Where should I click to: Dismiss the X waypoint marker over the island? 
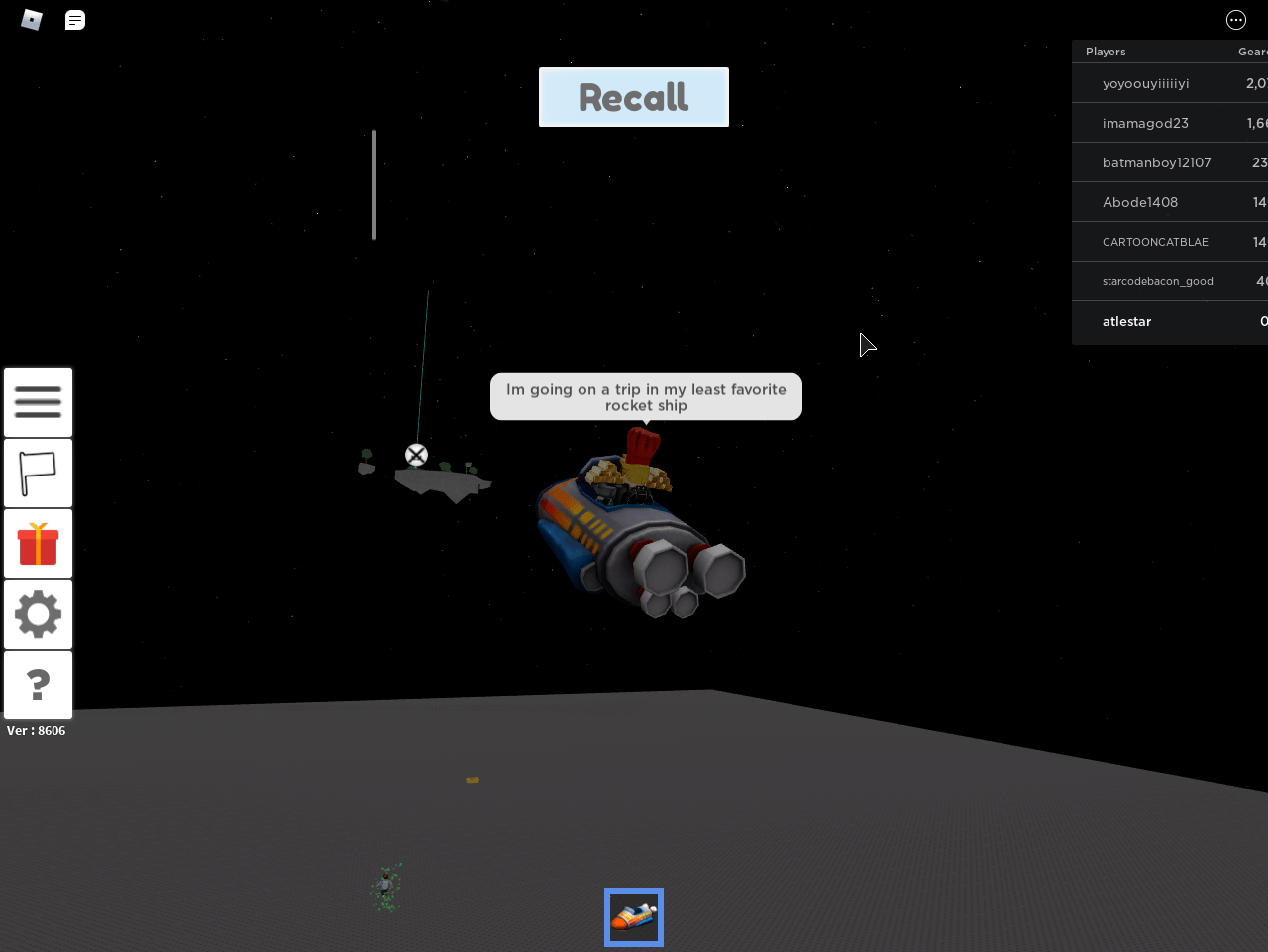(416, 454)
